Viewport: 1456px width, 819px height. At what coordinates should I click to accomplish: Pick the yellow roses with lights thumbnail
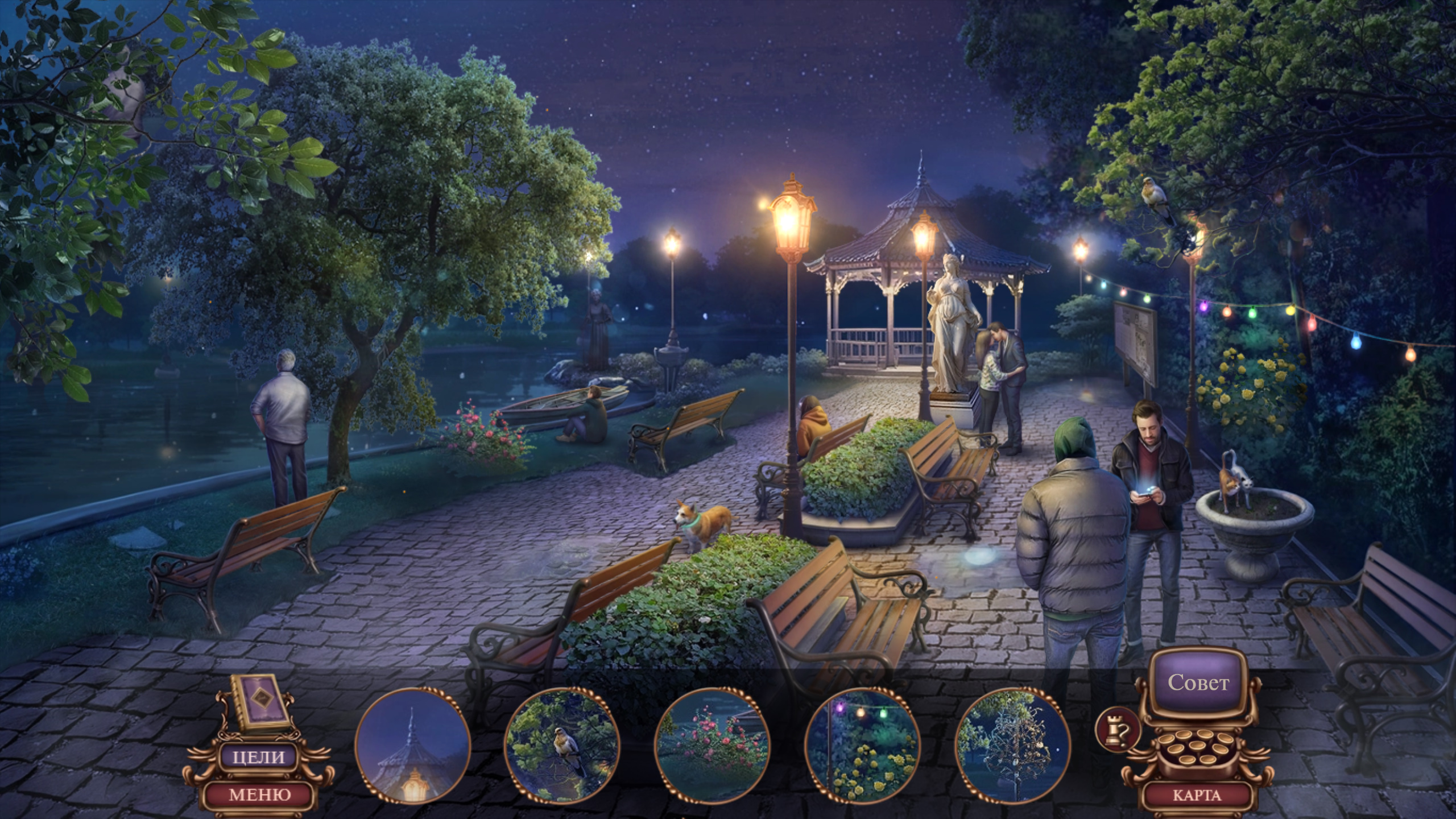point(863,746)
